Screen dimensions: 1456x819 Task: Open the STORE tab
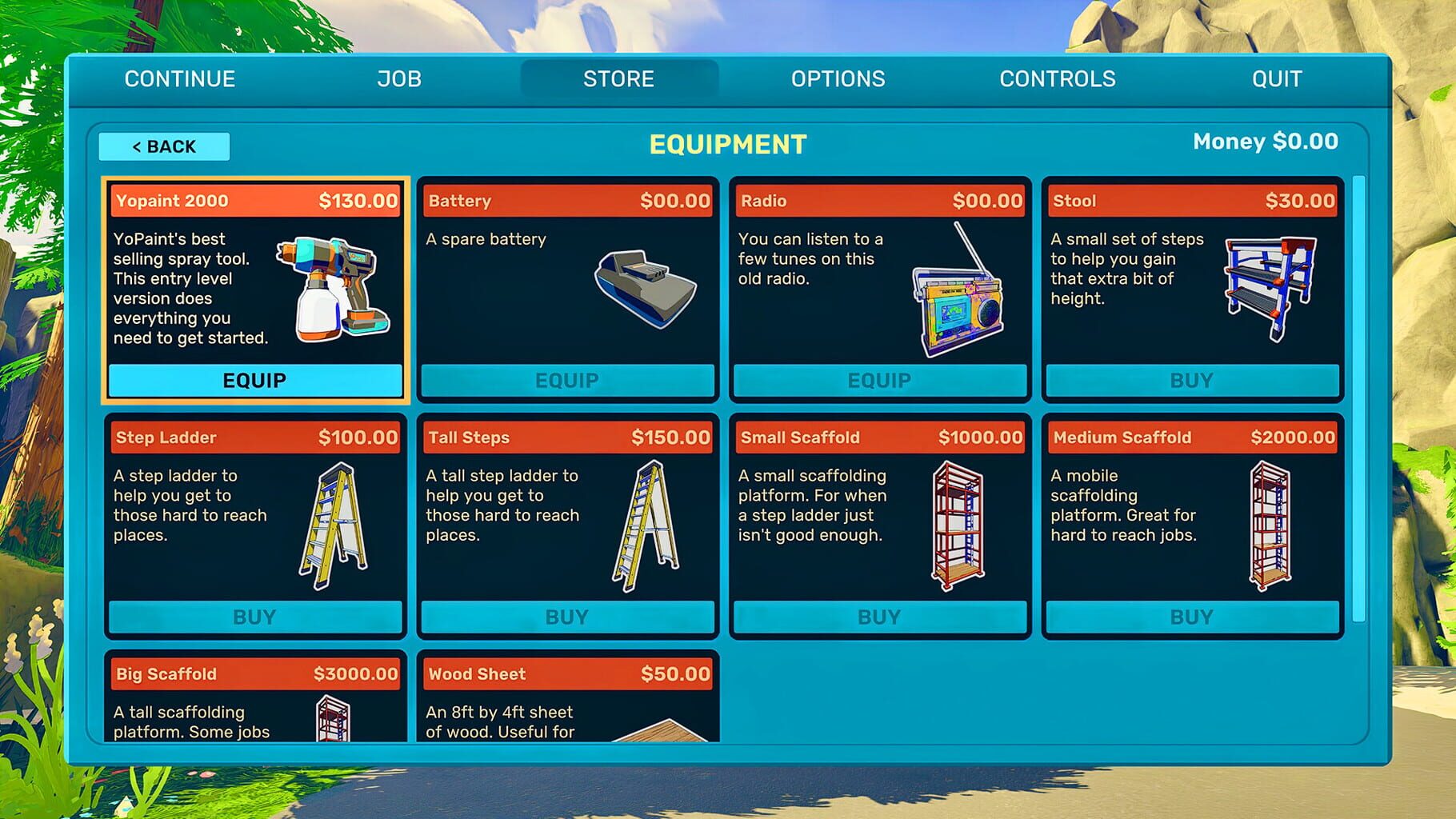618,78
